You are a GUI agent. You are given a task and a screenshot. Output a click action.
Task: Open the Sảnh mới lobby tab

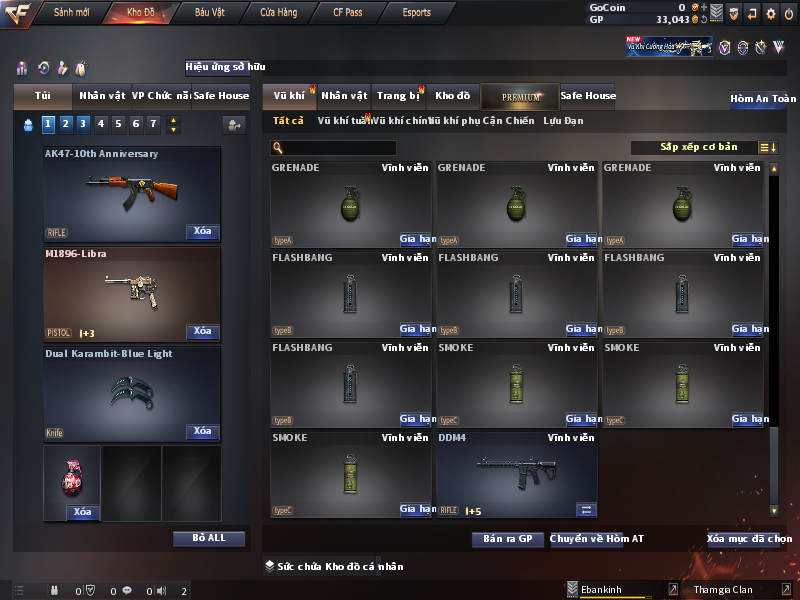pyautogui.click(x=71, y=13)
